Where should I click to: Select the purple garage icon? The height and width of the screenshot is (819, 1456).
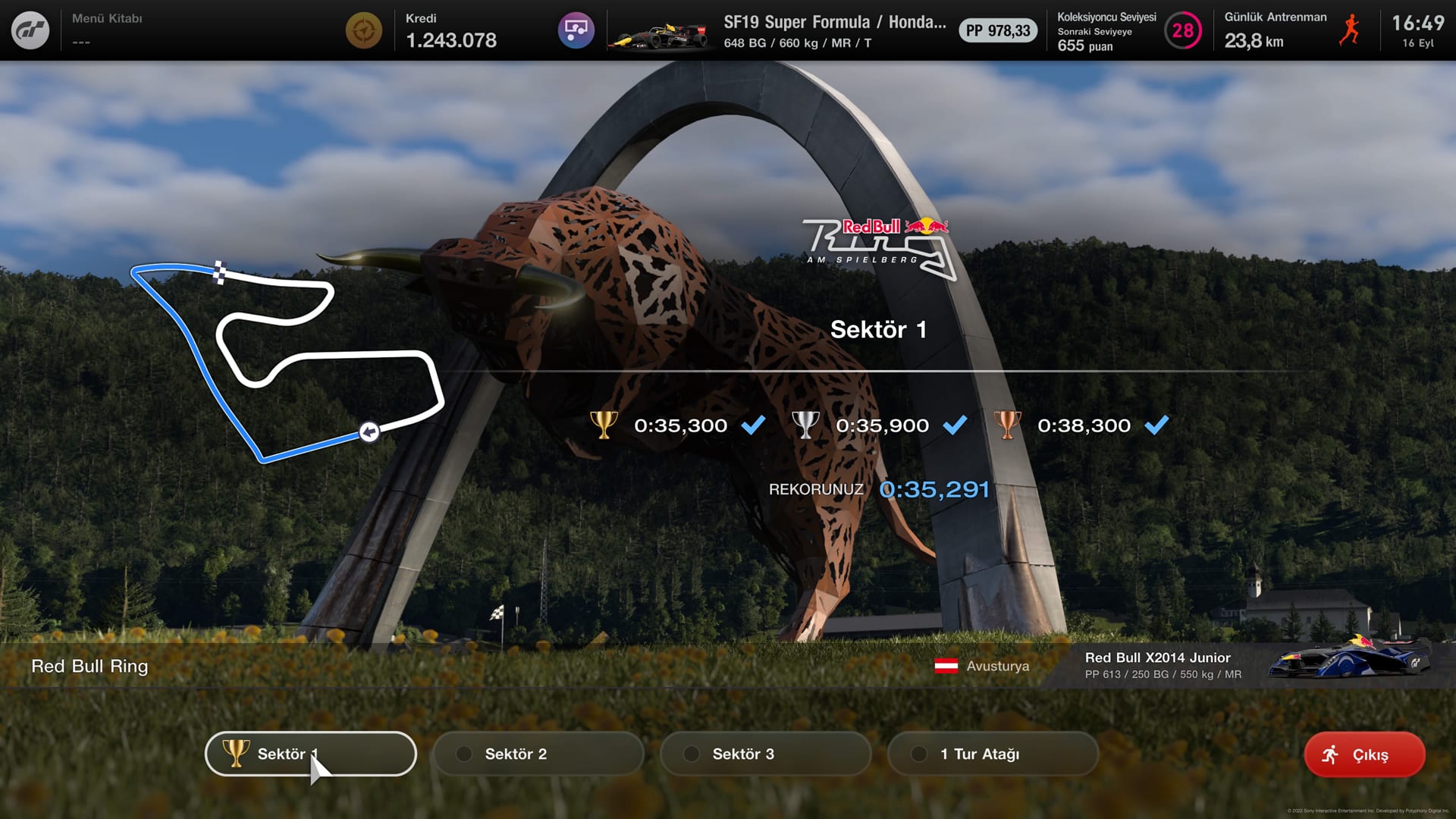(x=576, y=30)
